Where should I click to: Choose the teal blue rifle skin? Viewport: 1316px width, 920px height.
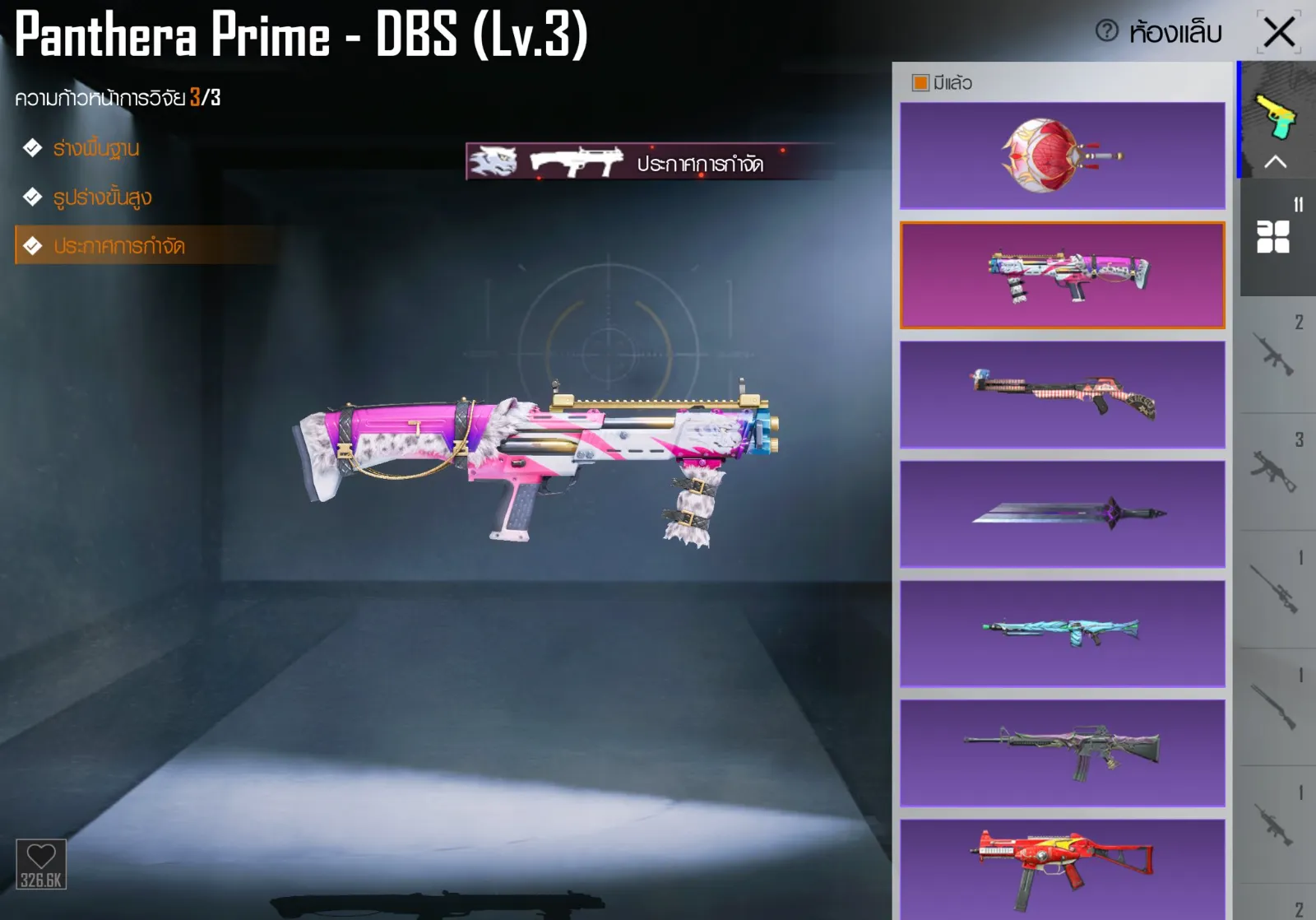tap(1062, 634)
